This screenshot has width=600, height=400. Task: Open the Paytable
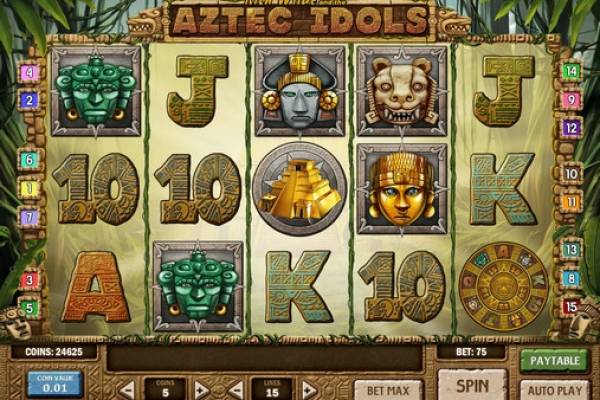(554, 360)
